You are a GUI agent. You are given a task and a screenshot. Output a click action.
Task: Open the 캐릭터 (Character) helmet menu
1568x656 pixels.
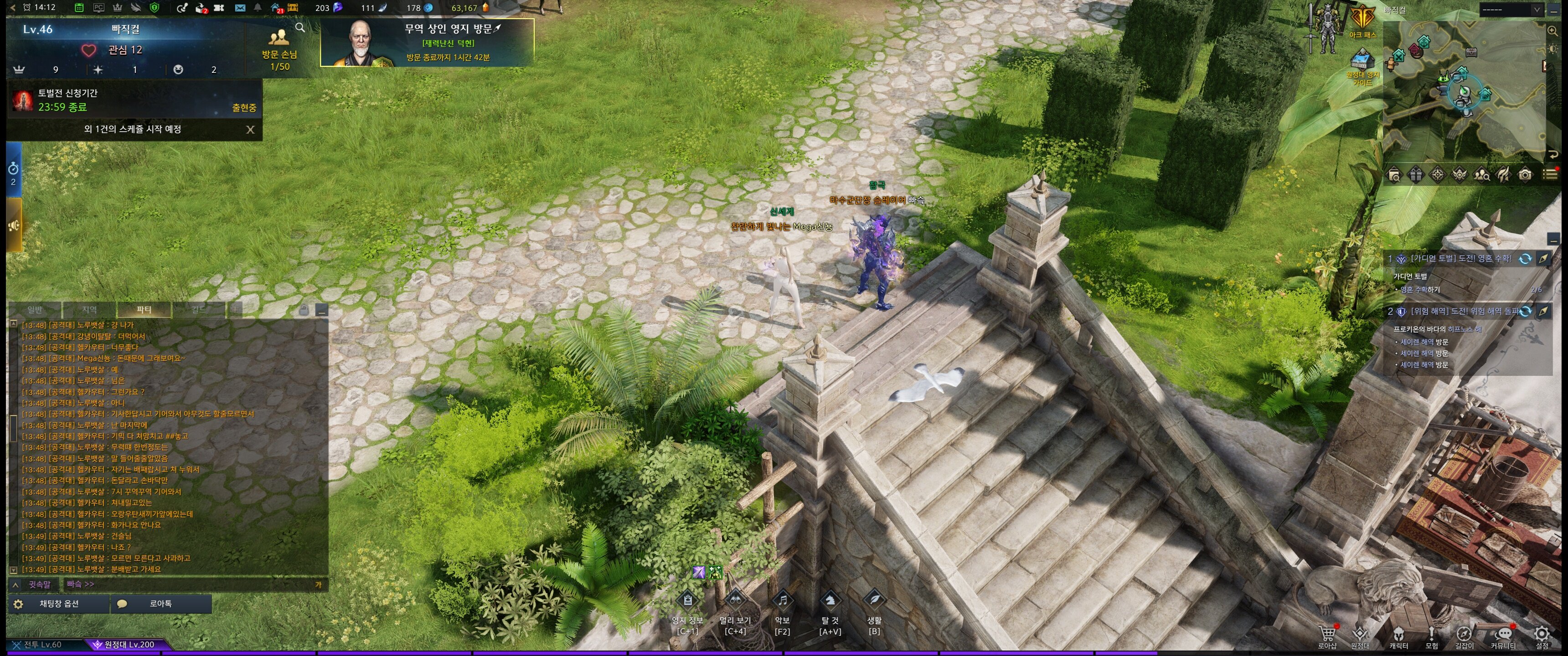(1398, 635)
